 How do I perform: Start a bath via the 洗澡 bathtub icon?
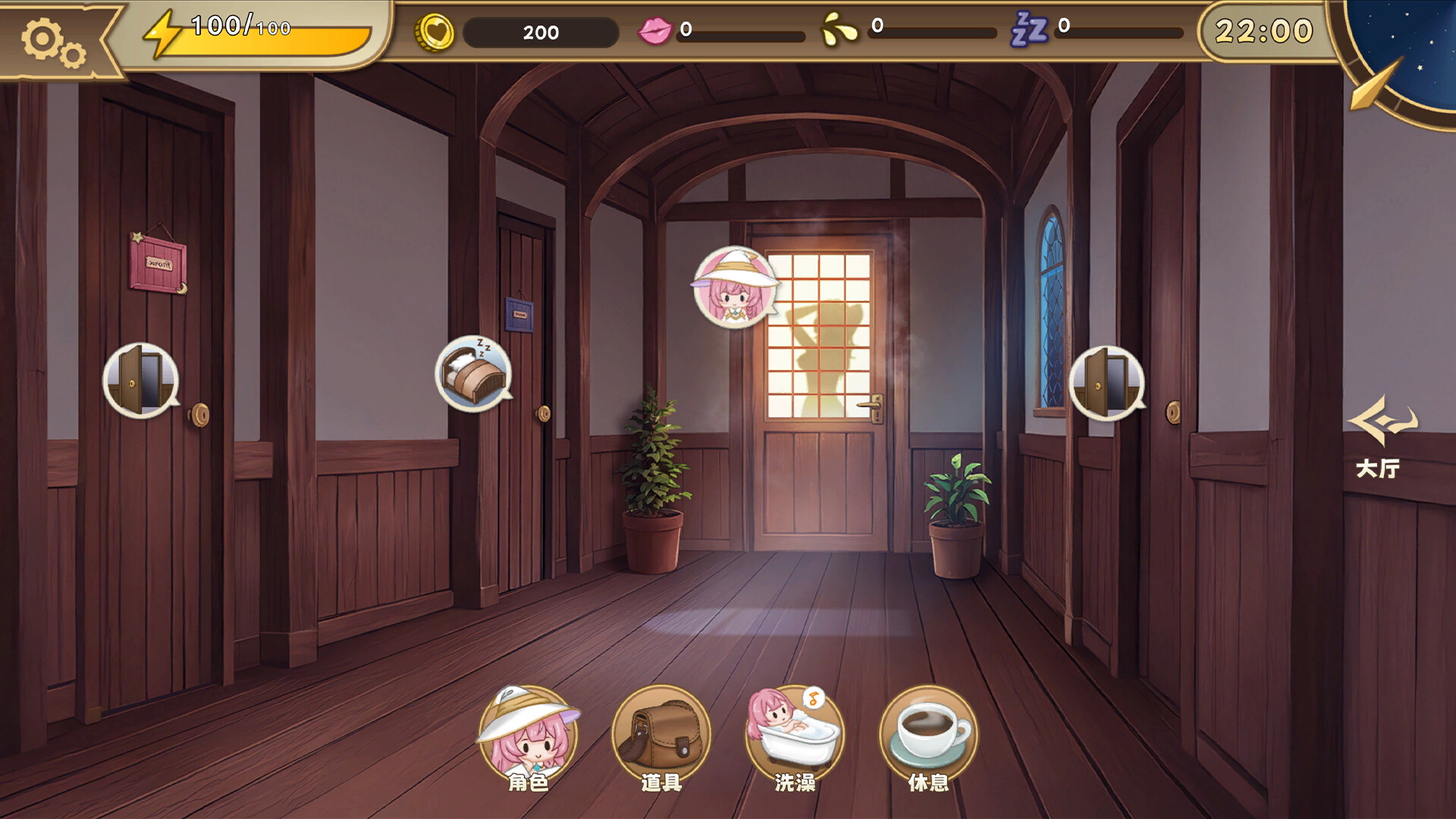pyautogui.click(x=795, y=730)
